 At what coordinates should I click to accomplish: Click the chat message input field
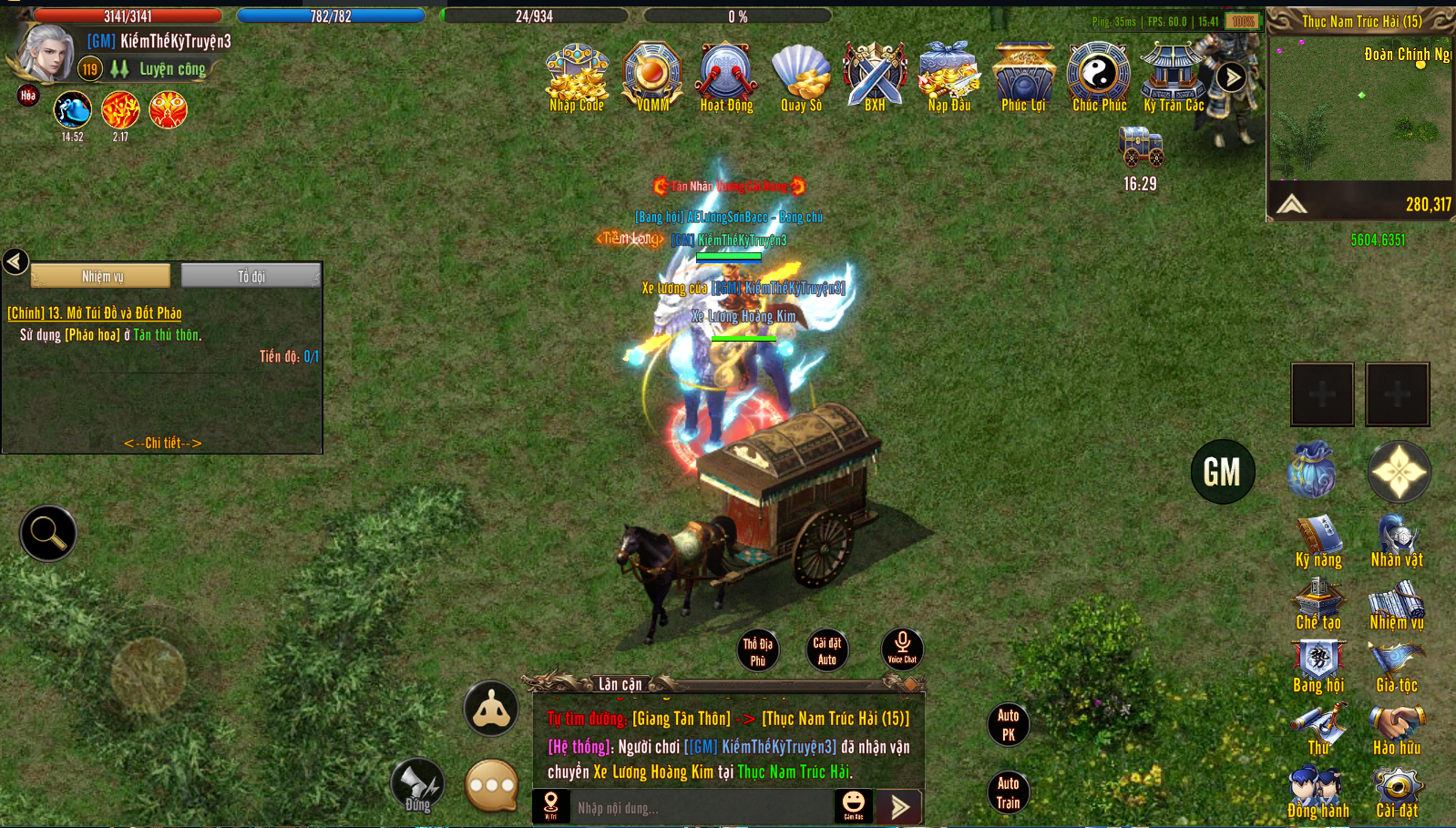702,808
